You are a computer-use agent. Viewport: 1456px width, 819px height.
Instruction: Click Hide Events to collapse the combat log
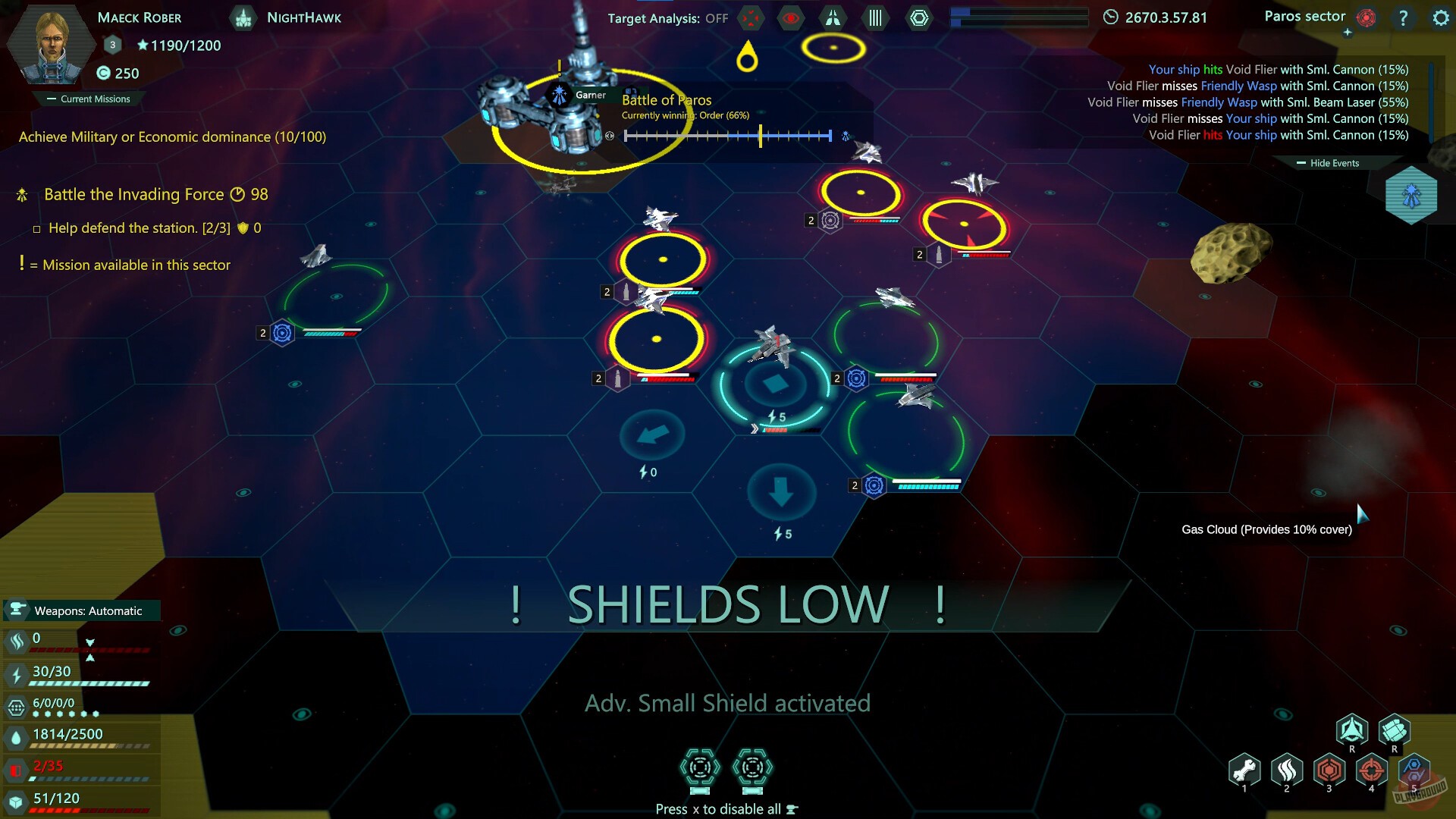pos(1328,162)
